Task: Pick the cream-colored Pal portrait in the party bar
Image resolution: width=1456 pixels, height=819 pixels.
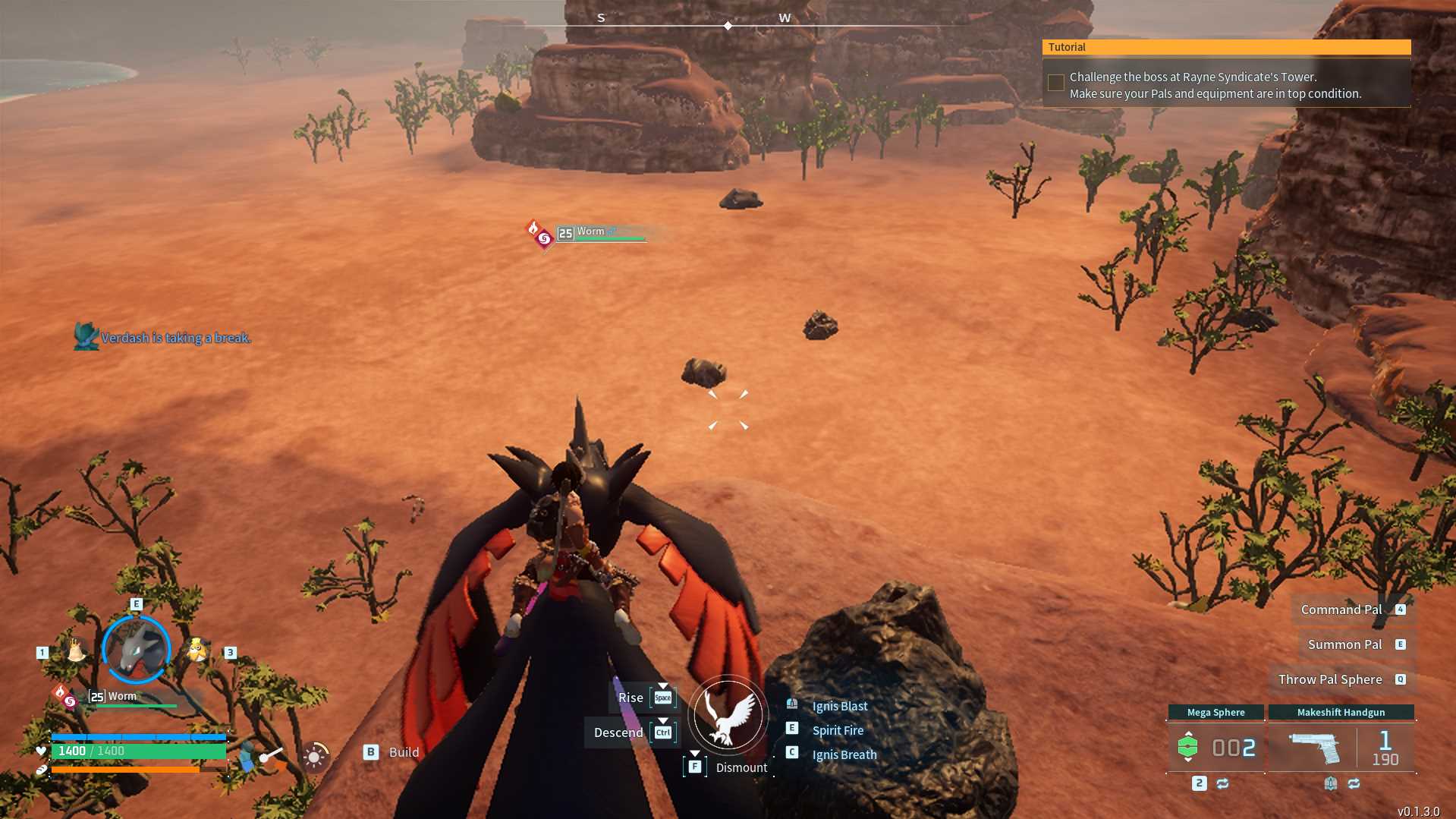Action: (x=76, y=650)
